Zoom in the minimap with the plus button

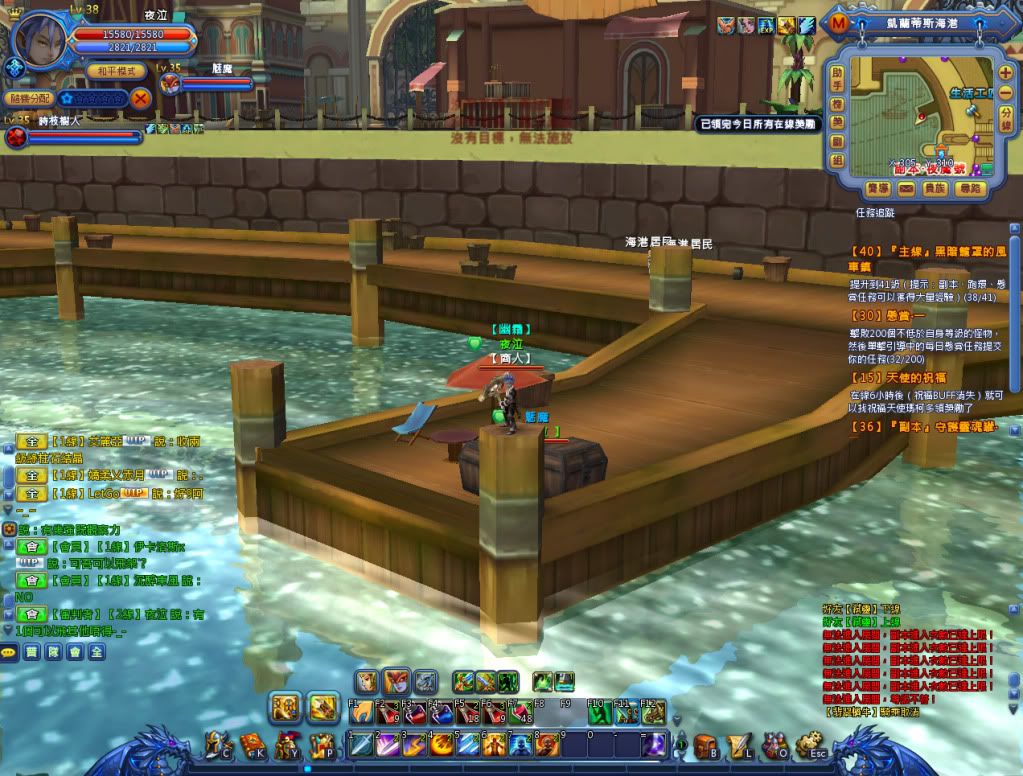pyautogui.click(x=1005, y=73)
